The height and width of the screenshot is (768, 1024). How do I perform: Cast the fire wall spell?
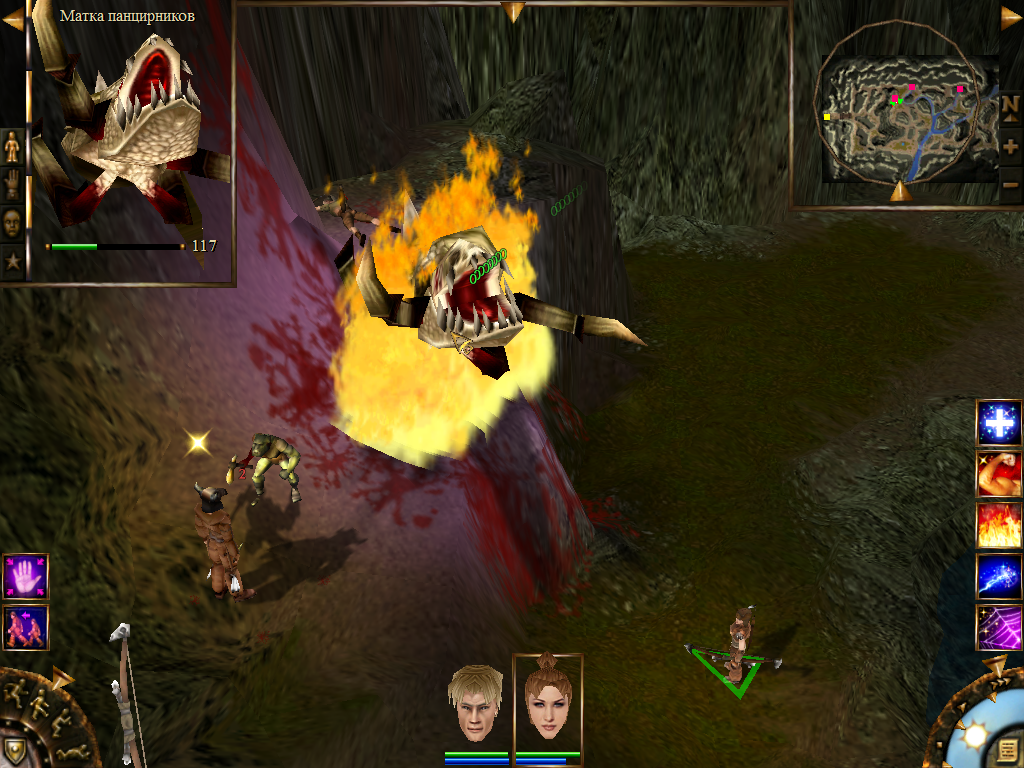(998, 525)
